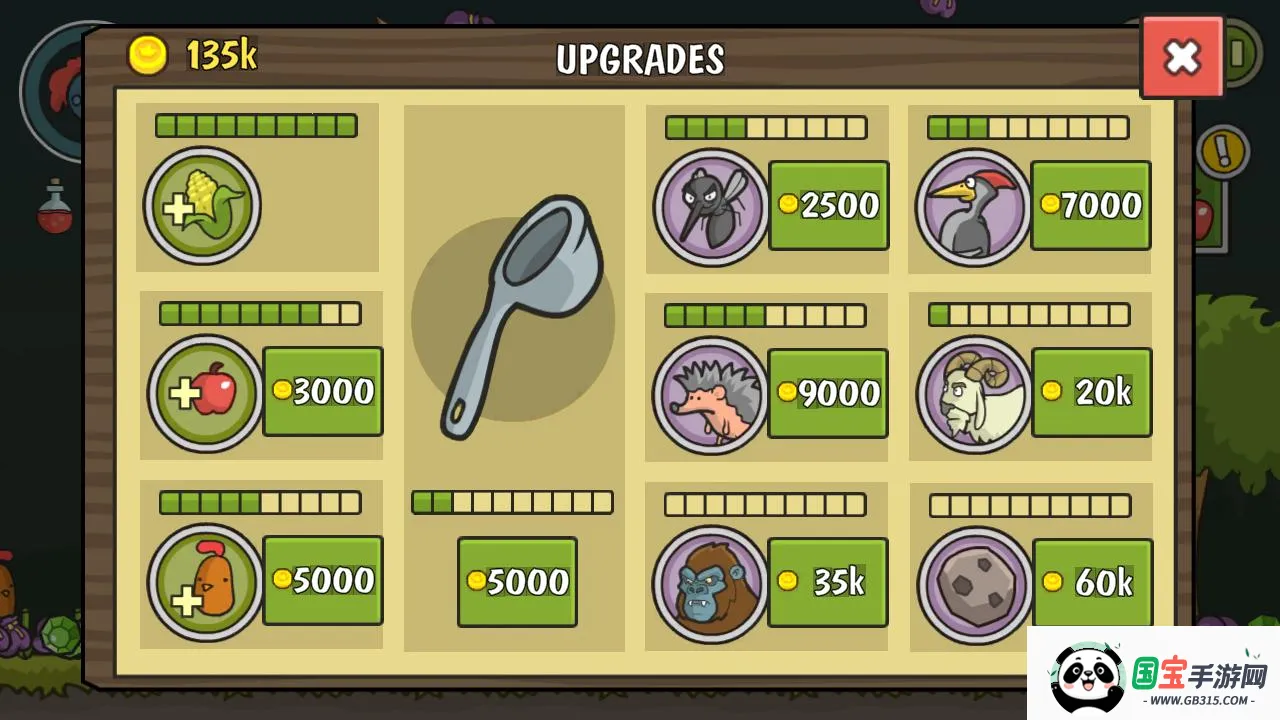The width and height of the screenshot is (1280, 720).
Task: Click the boulder icon
Action: click(975, 584)
